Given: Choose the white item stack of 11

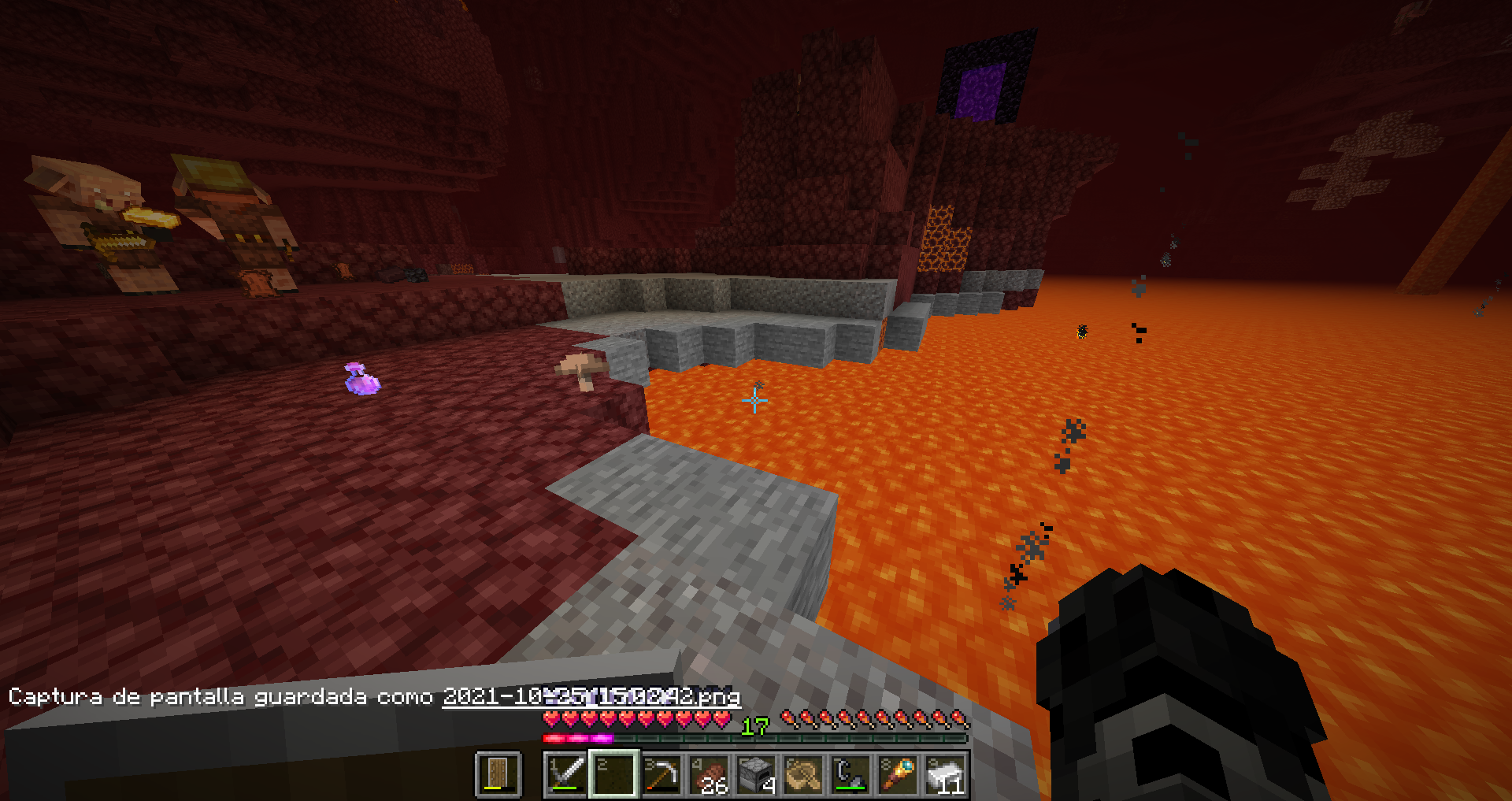Looking at the screenshot, I should pyautogui.click(x=945, y=774).
